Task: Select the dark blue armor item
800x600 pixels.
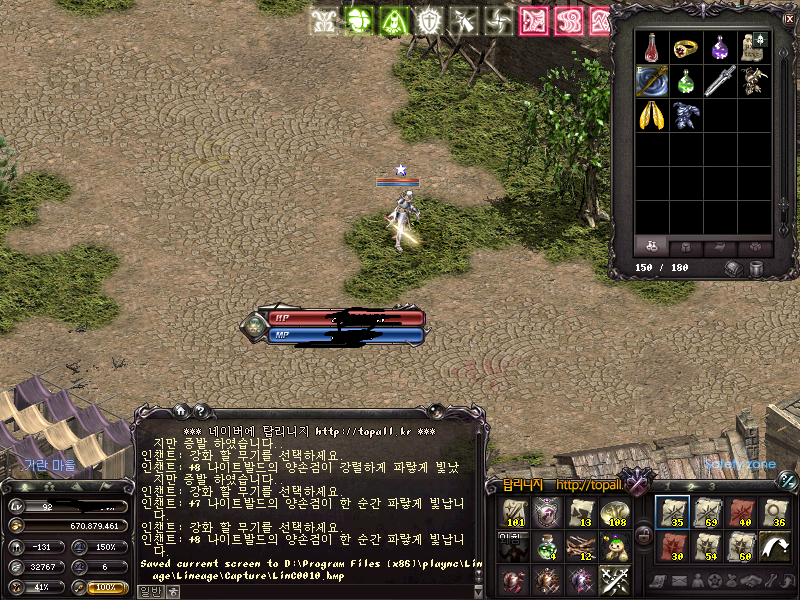Action: [686, 116]
